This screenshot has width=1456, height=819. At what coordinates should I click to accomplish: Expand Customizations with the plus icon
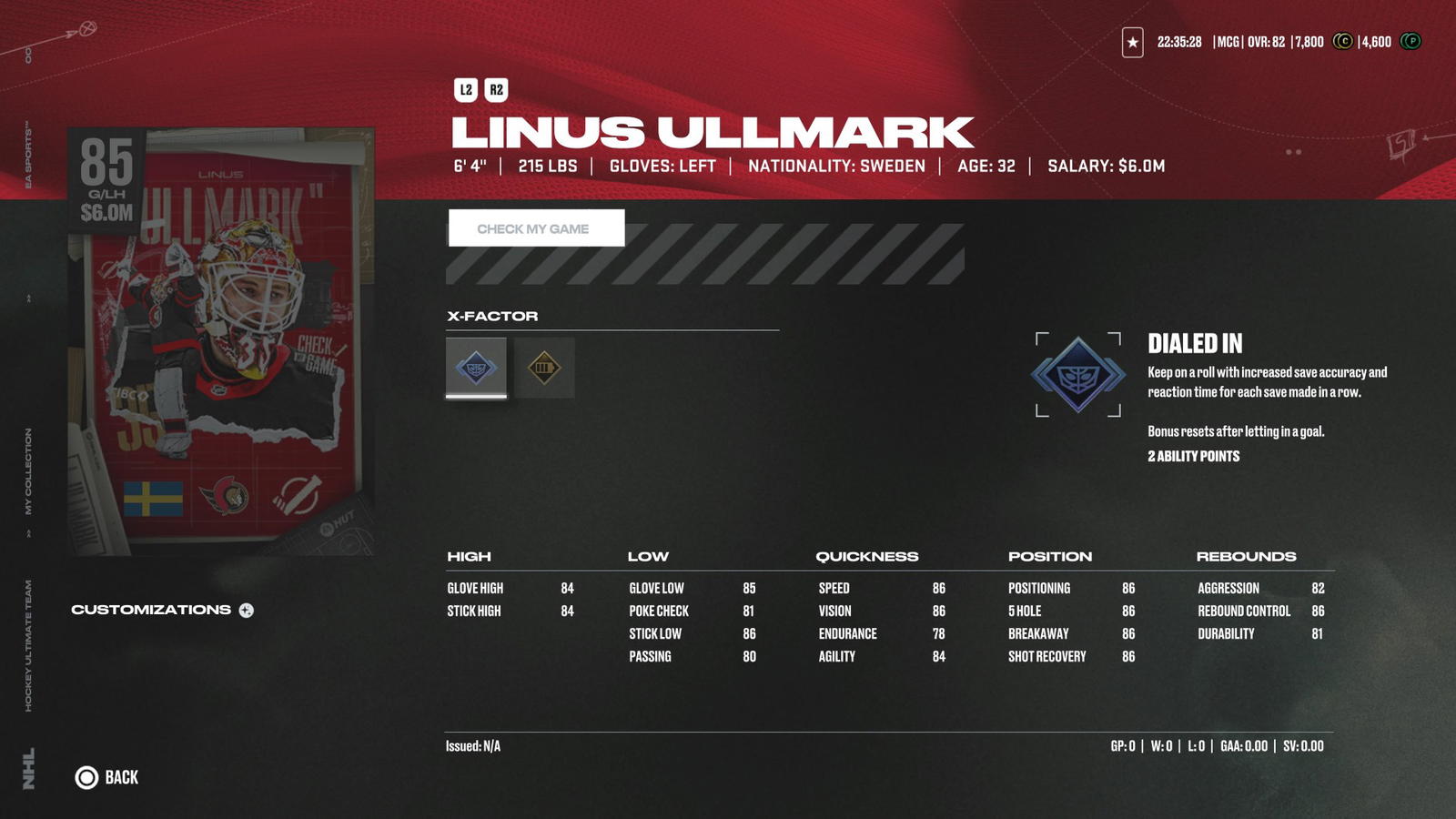(x=246, y=610)
